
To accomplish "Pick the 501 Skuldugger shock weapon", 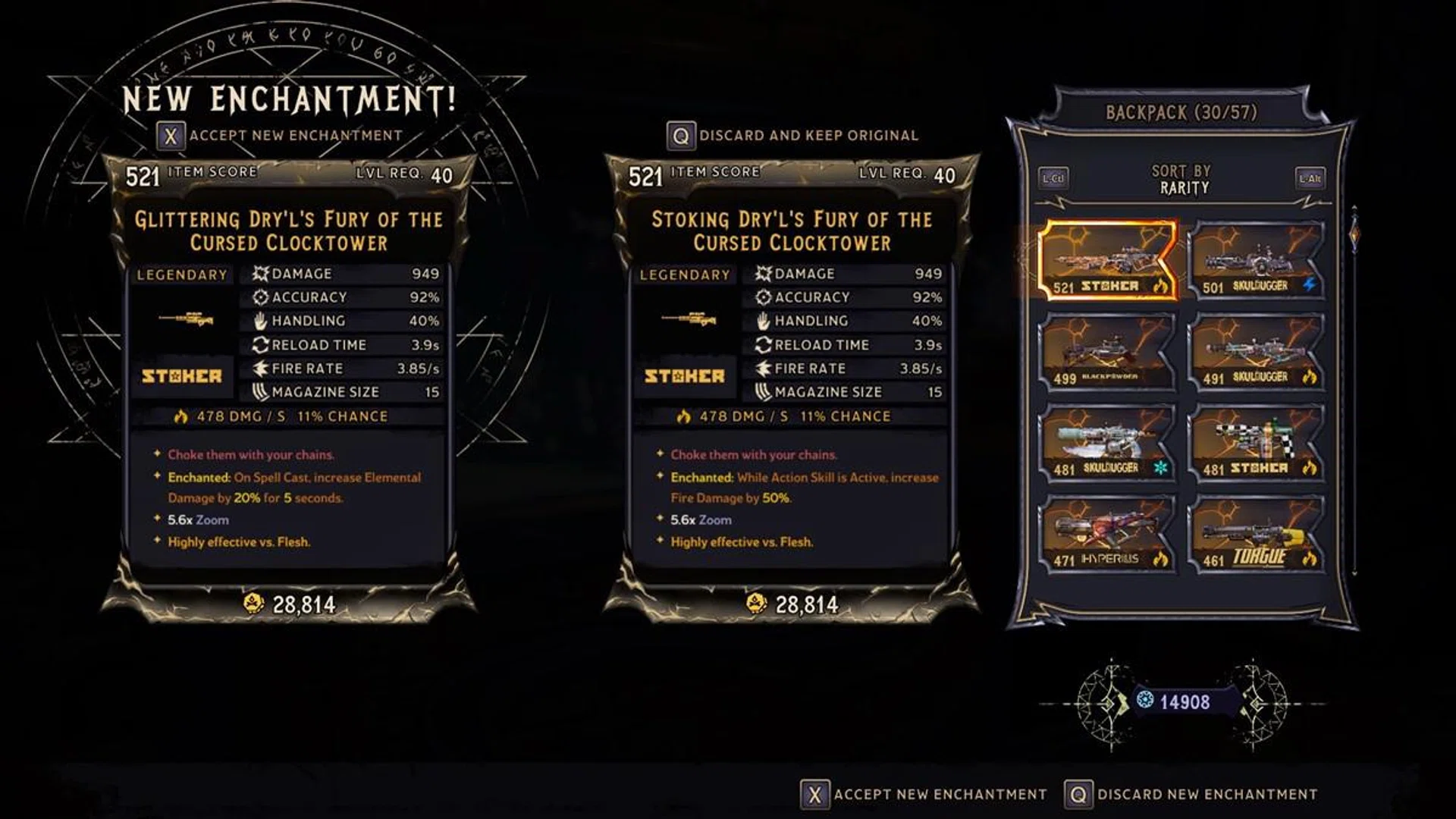I will [1256, 260].
